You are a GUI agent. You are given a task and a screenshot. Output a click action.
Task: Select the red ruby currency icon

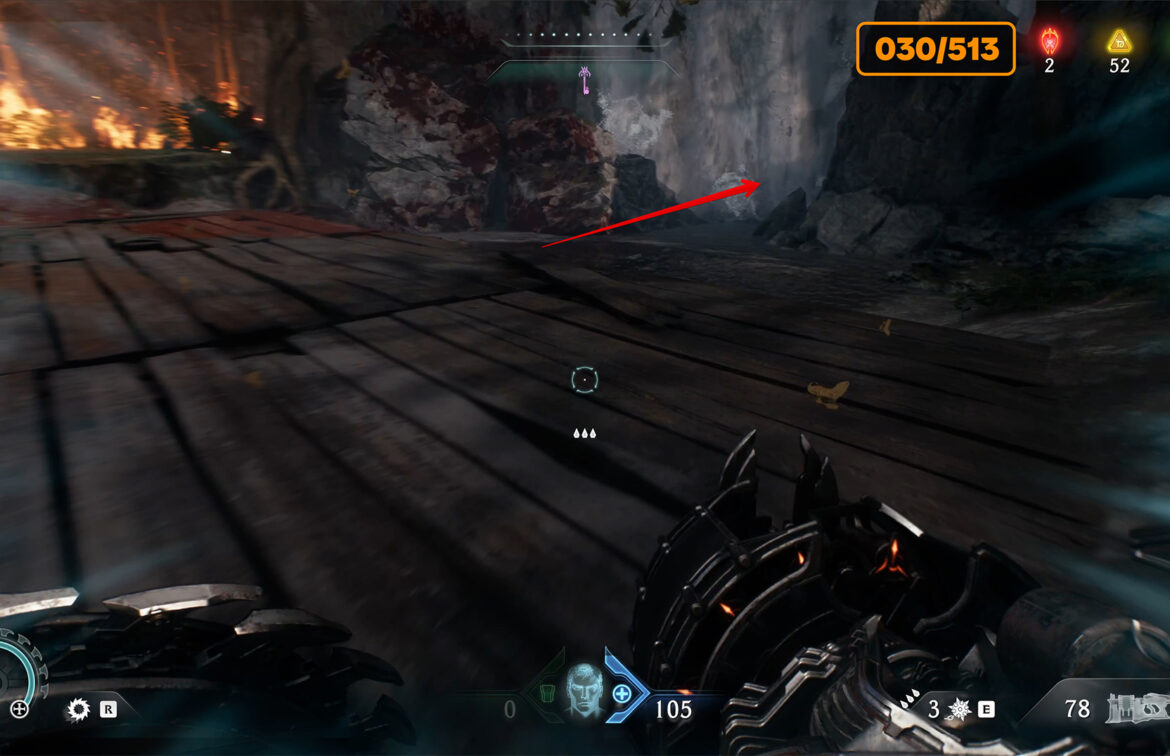pyautogui.click(x=1050, y=42)
